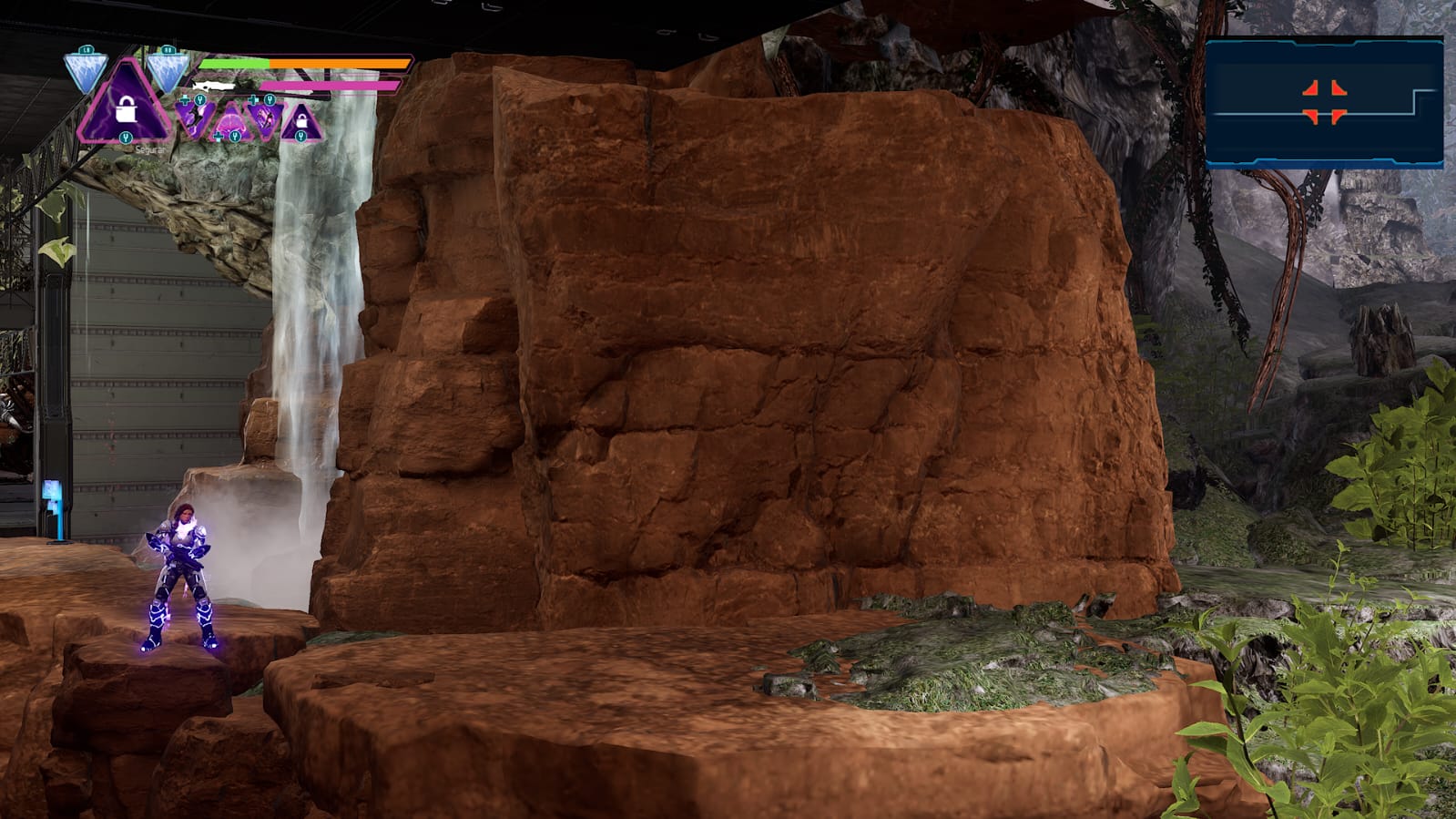Click the white rifle weapon icon
This screenshot has height=819, width=1456.
point(216,86)
